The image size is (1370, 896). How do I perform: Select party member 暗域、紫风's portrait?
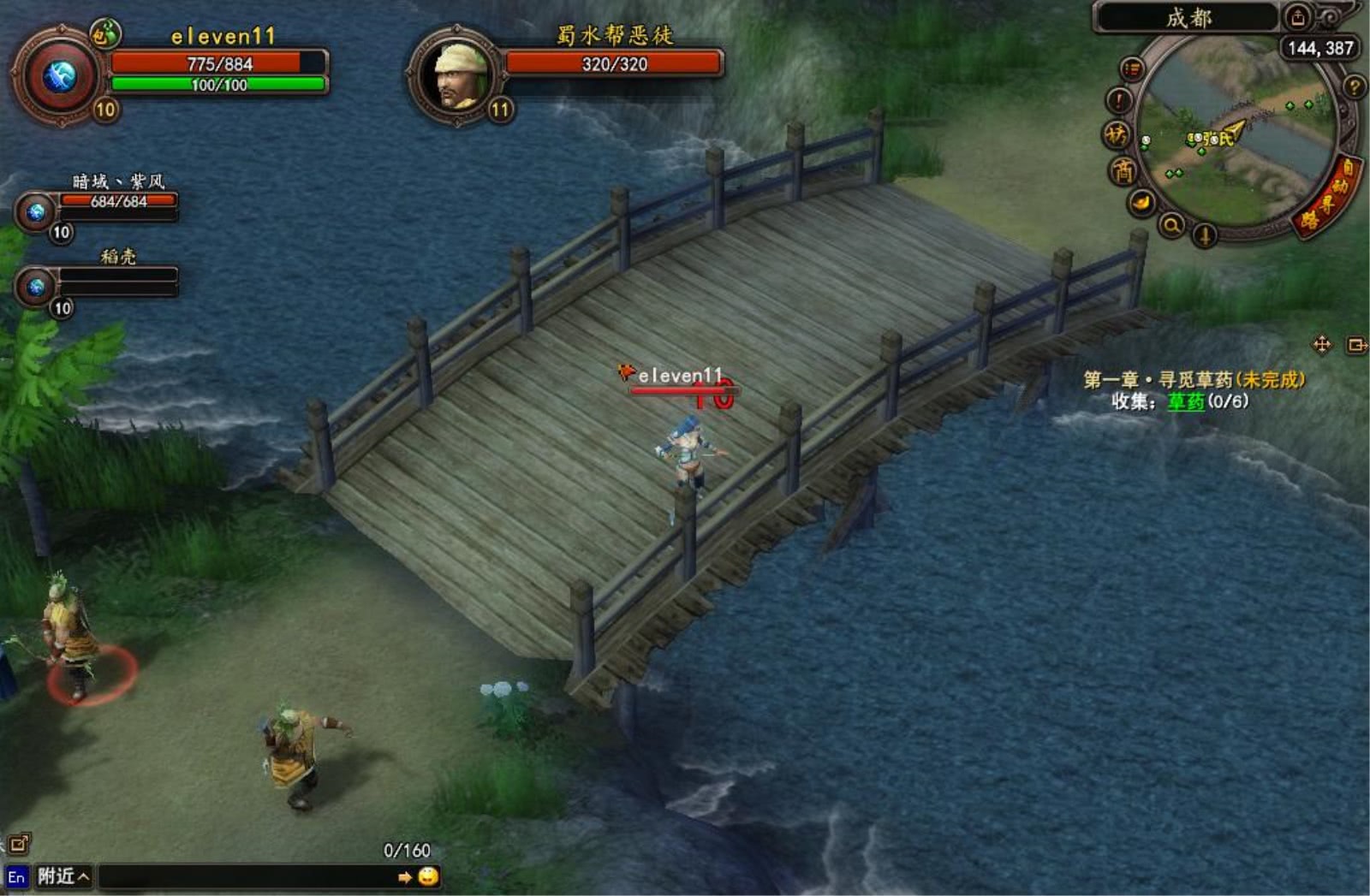coord(36,211)
